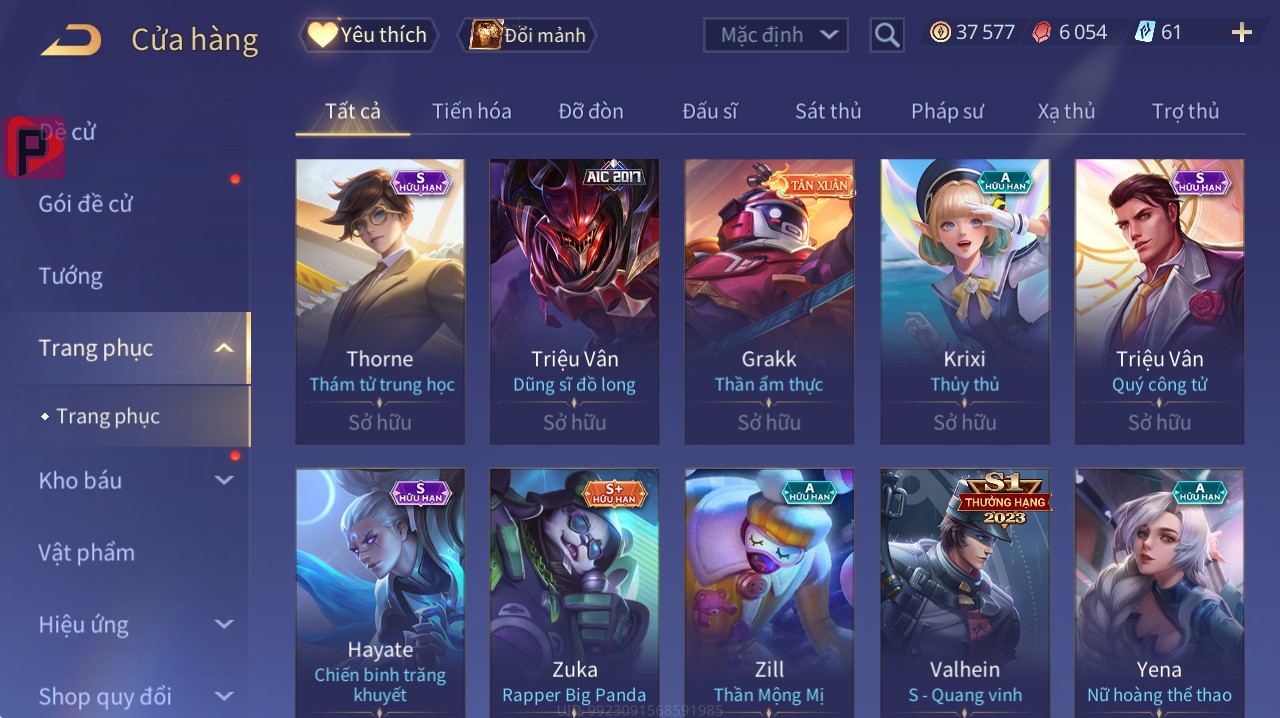Open the Xạ thủ tab
Viewport: 1280px width, 718px height.
coord(1066,111)
